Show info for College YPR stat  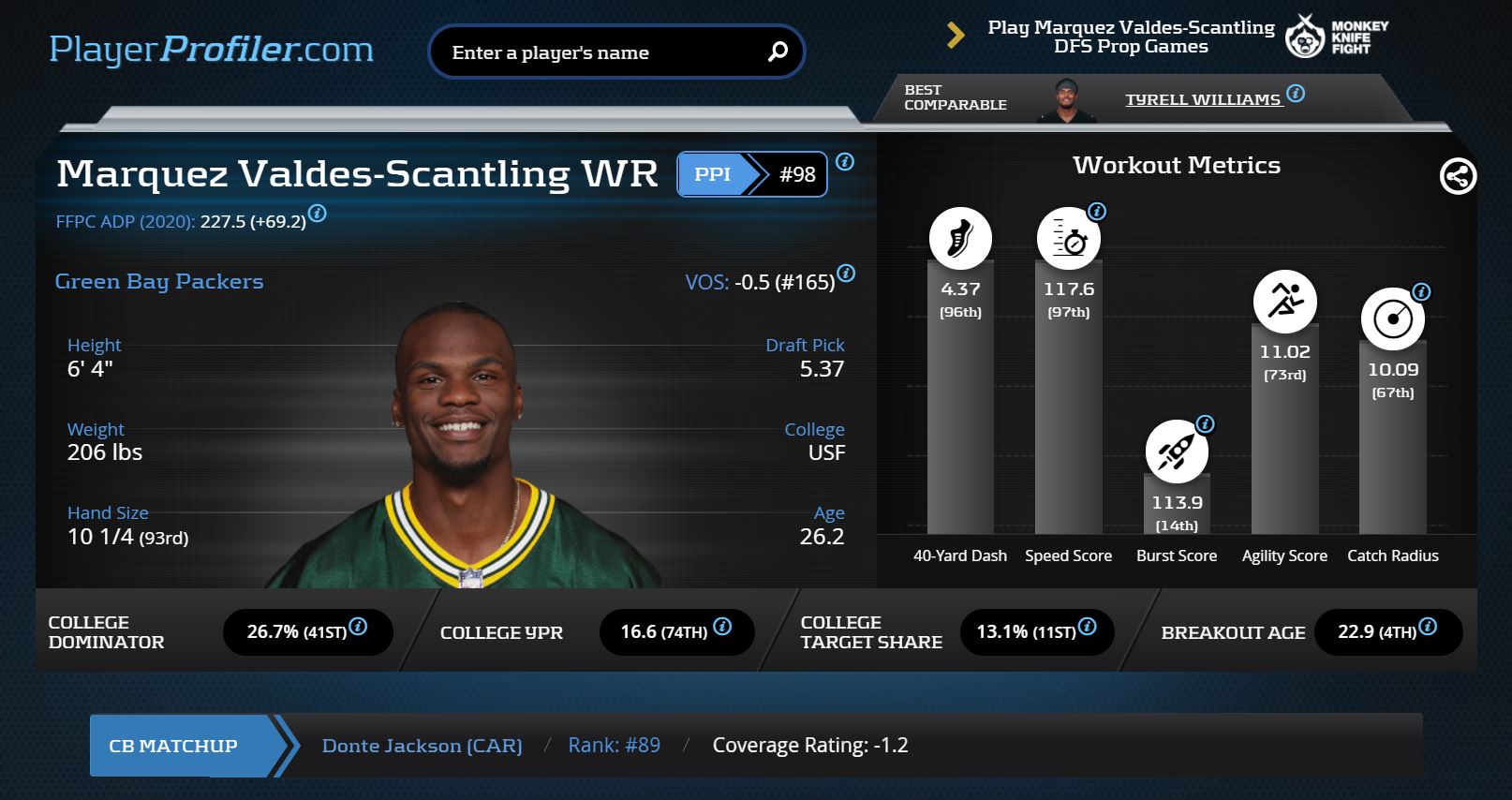coord(722,627)
